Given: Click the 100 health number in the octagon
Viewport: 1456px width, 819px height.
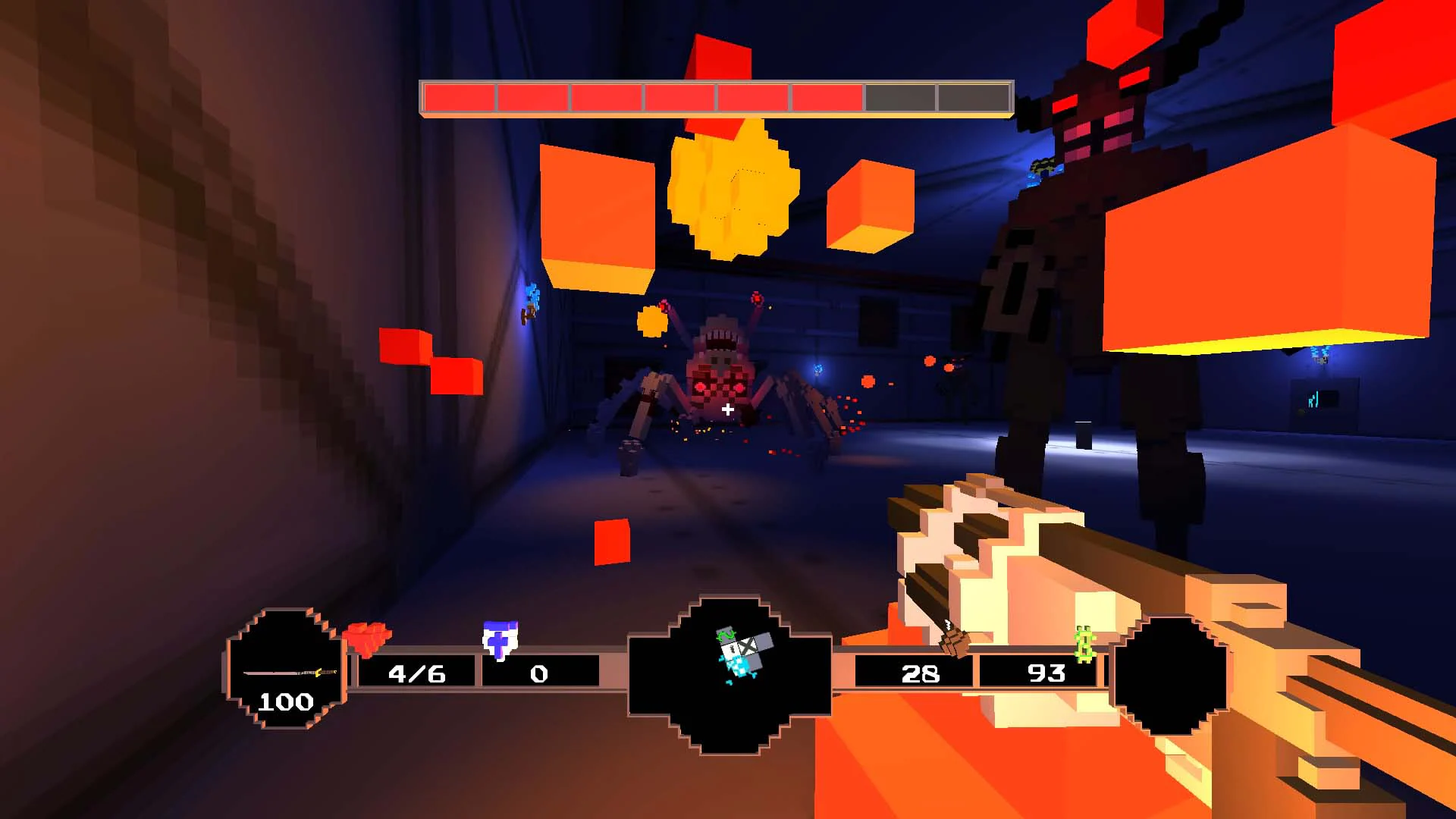Looking at the screenshot, I should 287,702.
